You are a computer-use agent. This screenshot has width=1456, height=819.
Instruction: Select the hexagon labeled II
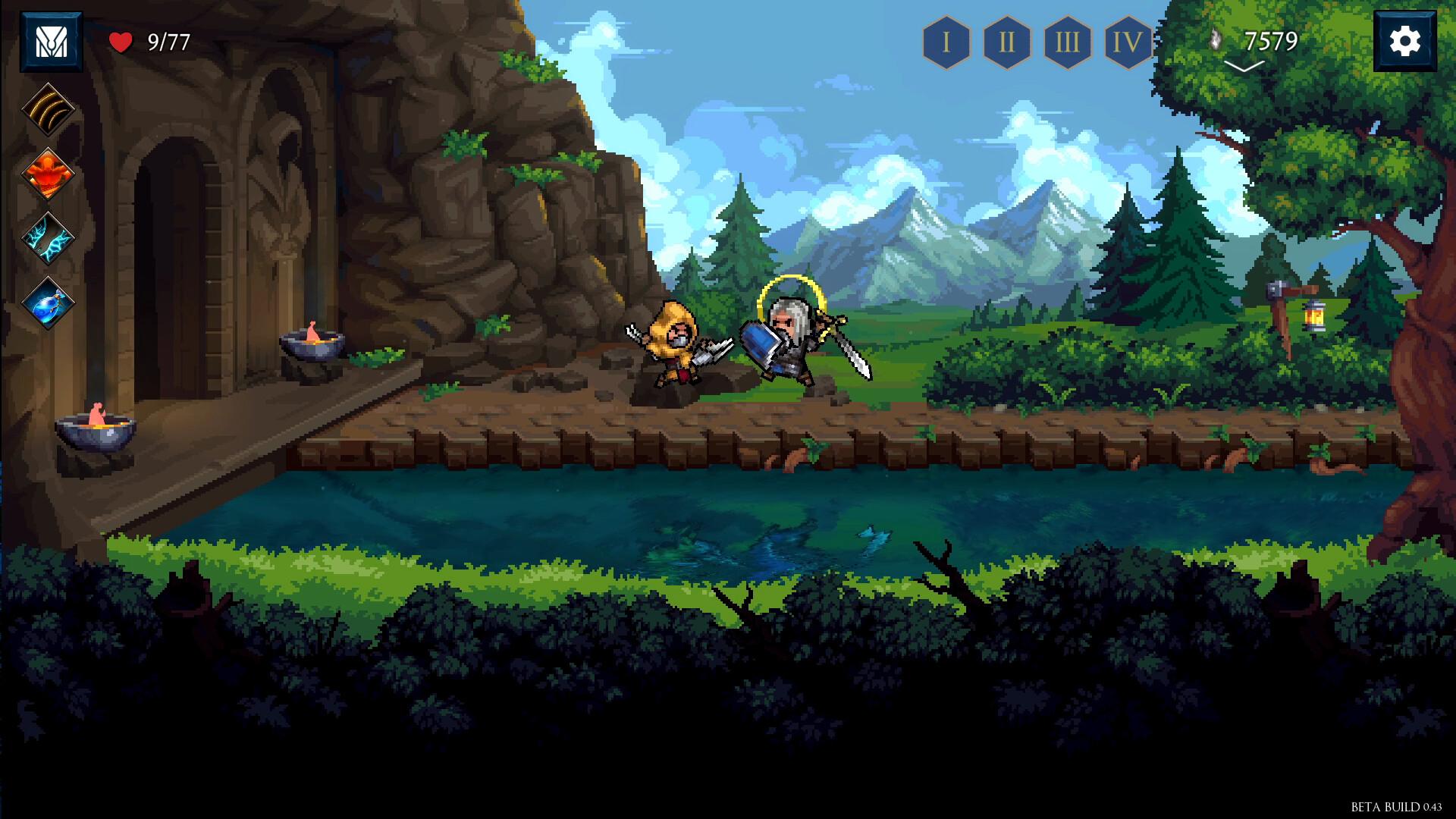pos(1007,42)
